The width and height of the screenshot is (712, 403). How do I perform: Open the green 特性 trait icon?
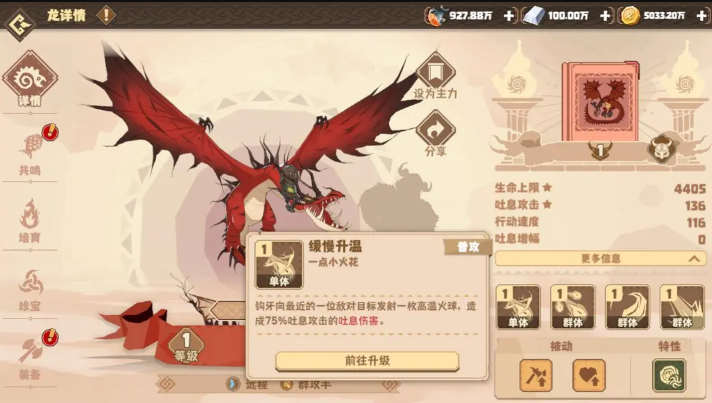(x=668, y=375)
